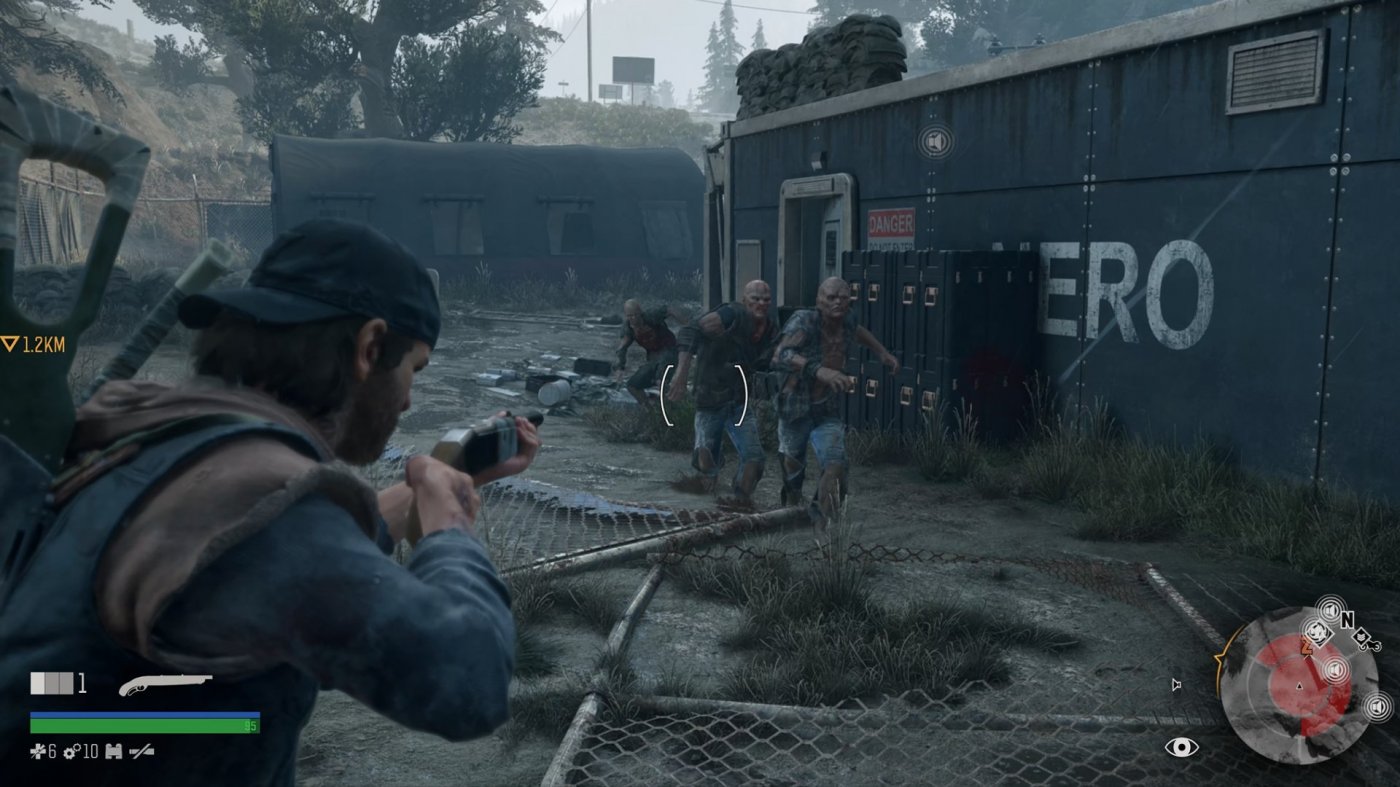Click the 95 value on the green health bar
1400x787 pixels.
[250, 725]
